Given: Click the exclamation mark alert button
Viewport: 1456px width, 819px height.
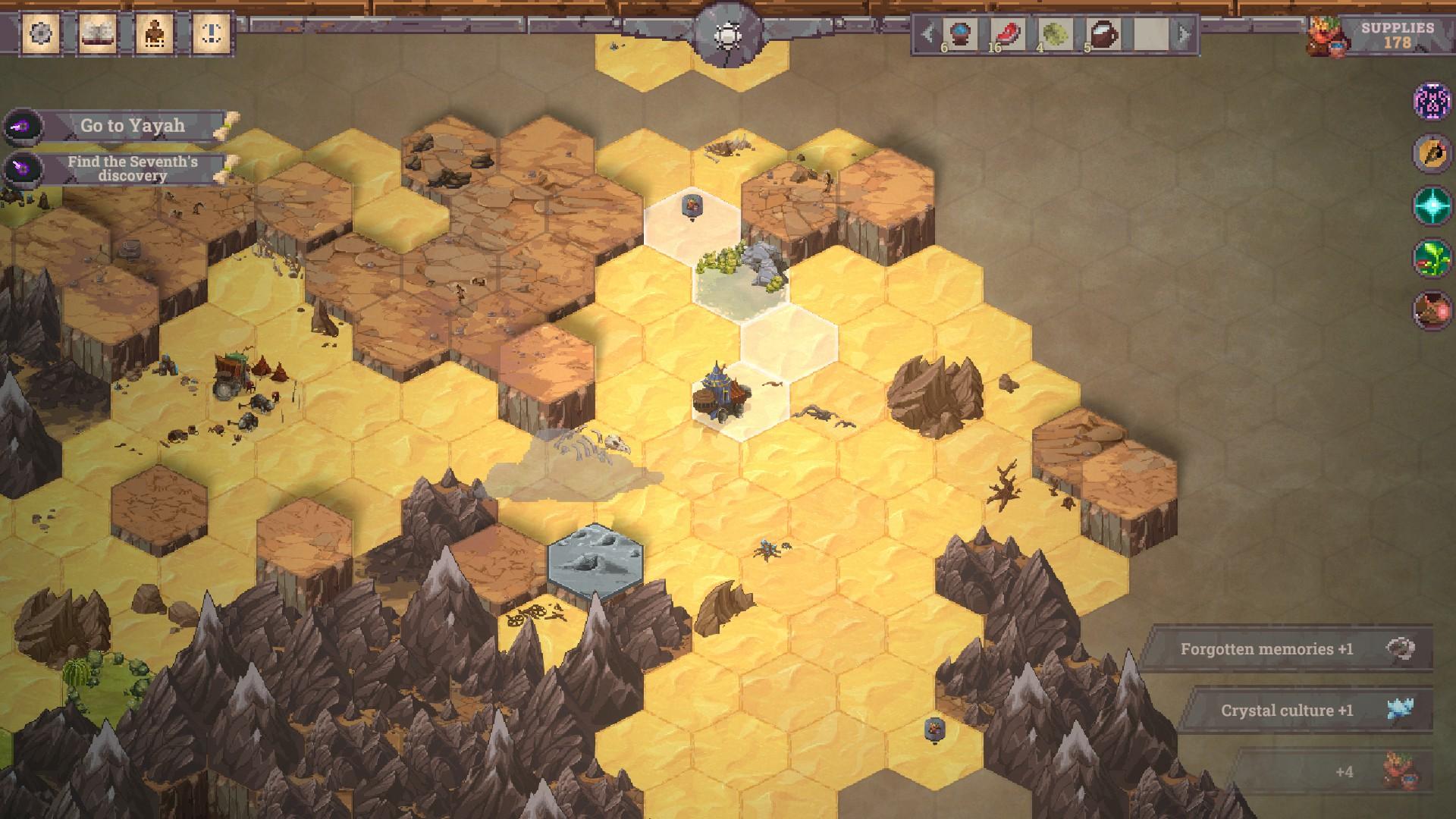Looking at the screenshot, I should pos(212,33).
